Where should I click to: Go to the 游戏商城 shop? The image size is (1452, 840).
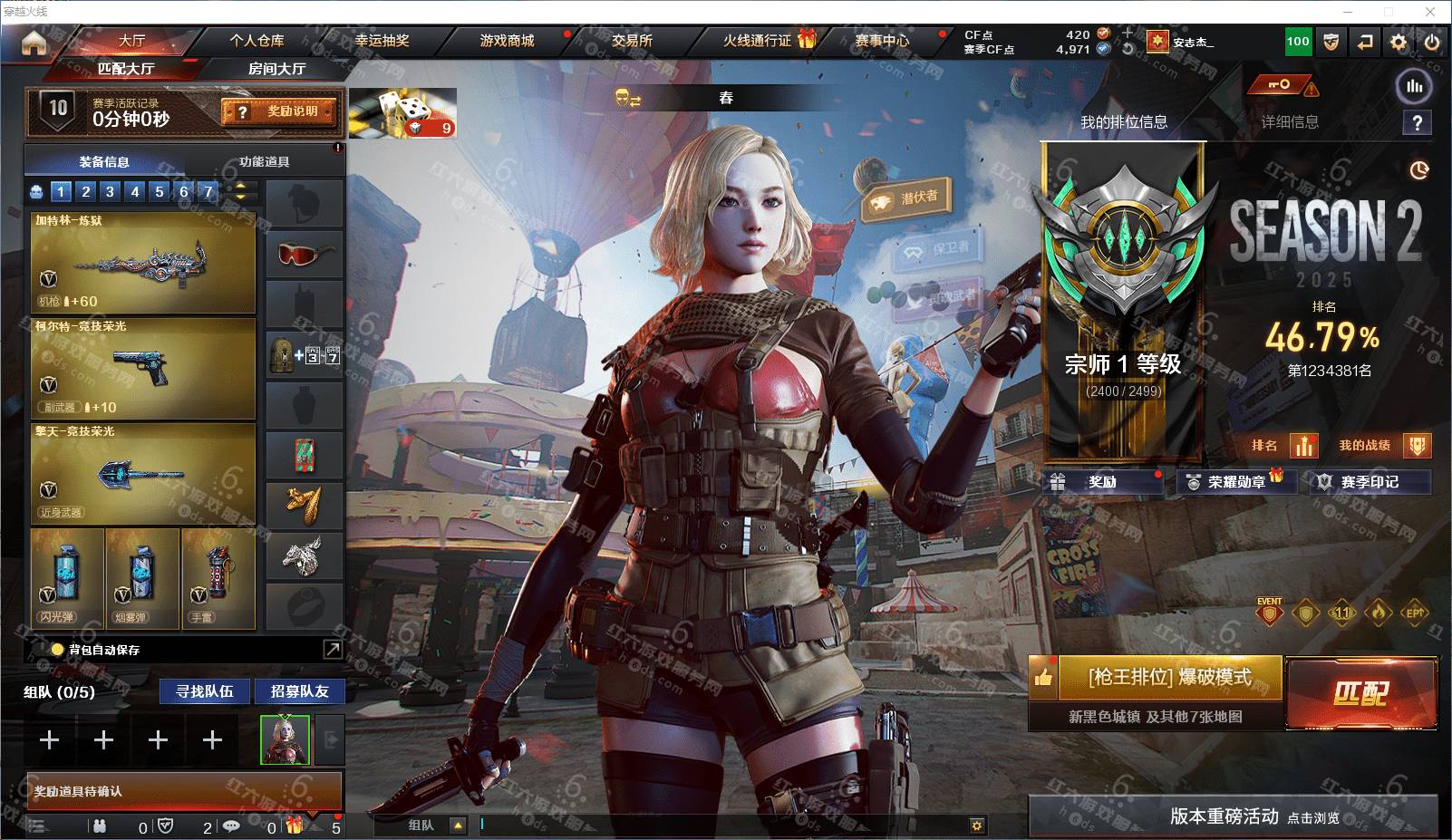pyautogui.click(x=507, y=41)
